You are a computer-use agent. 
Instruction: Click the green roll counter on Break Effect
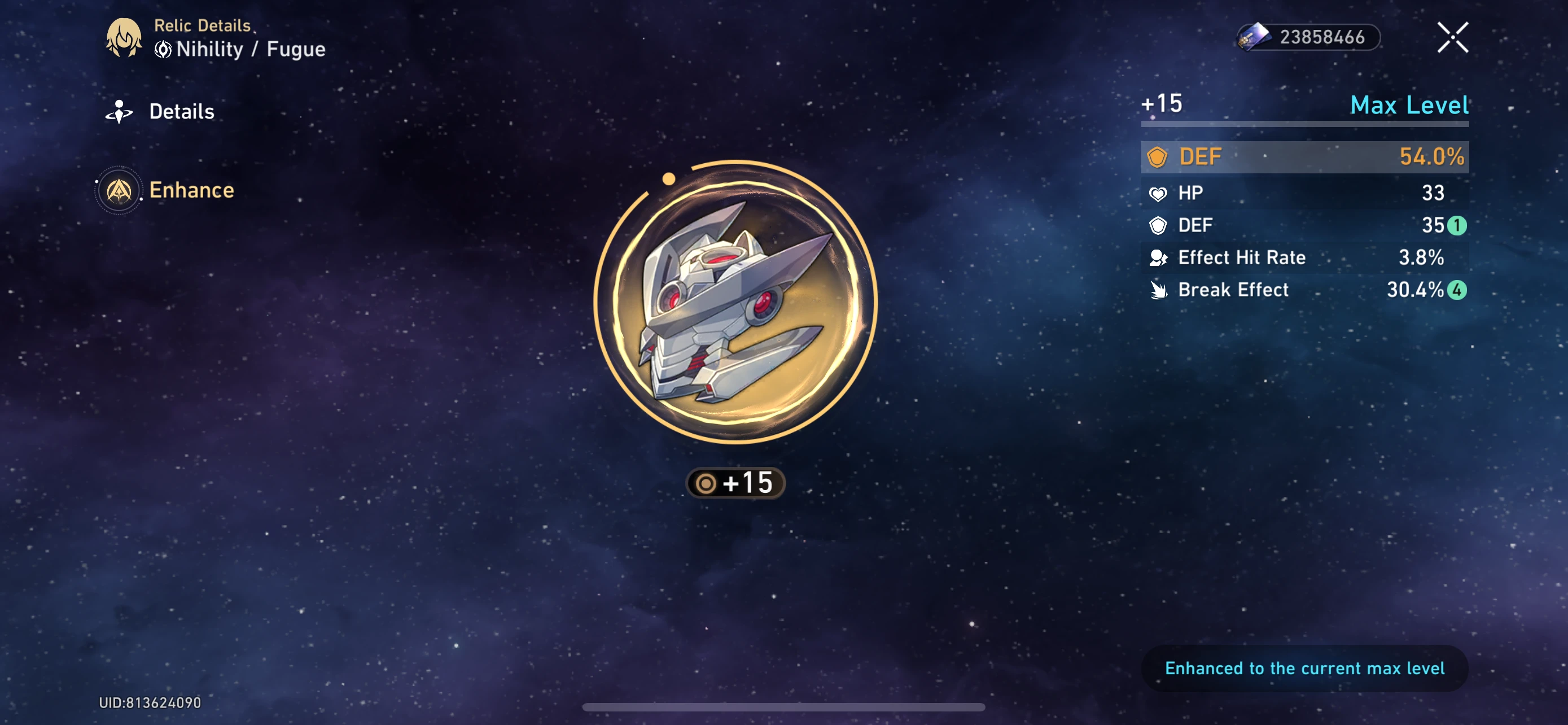point(1458,290)
